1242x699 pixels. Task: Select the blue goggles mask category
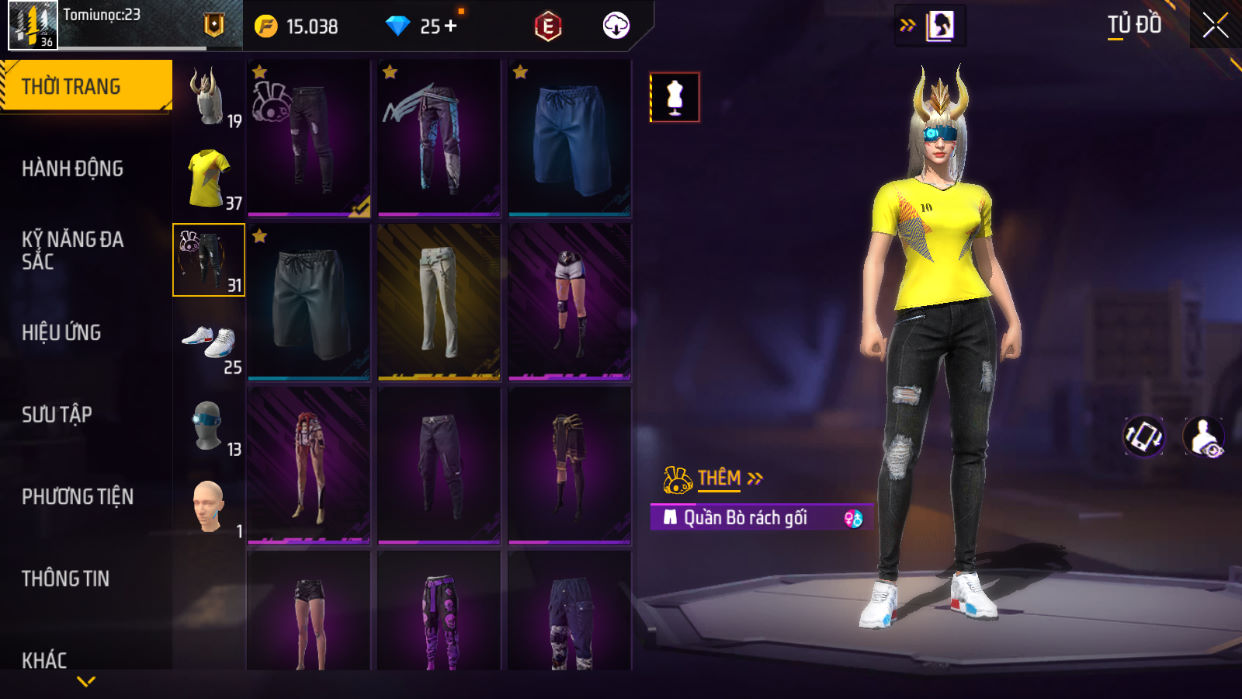point(209,425)
